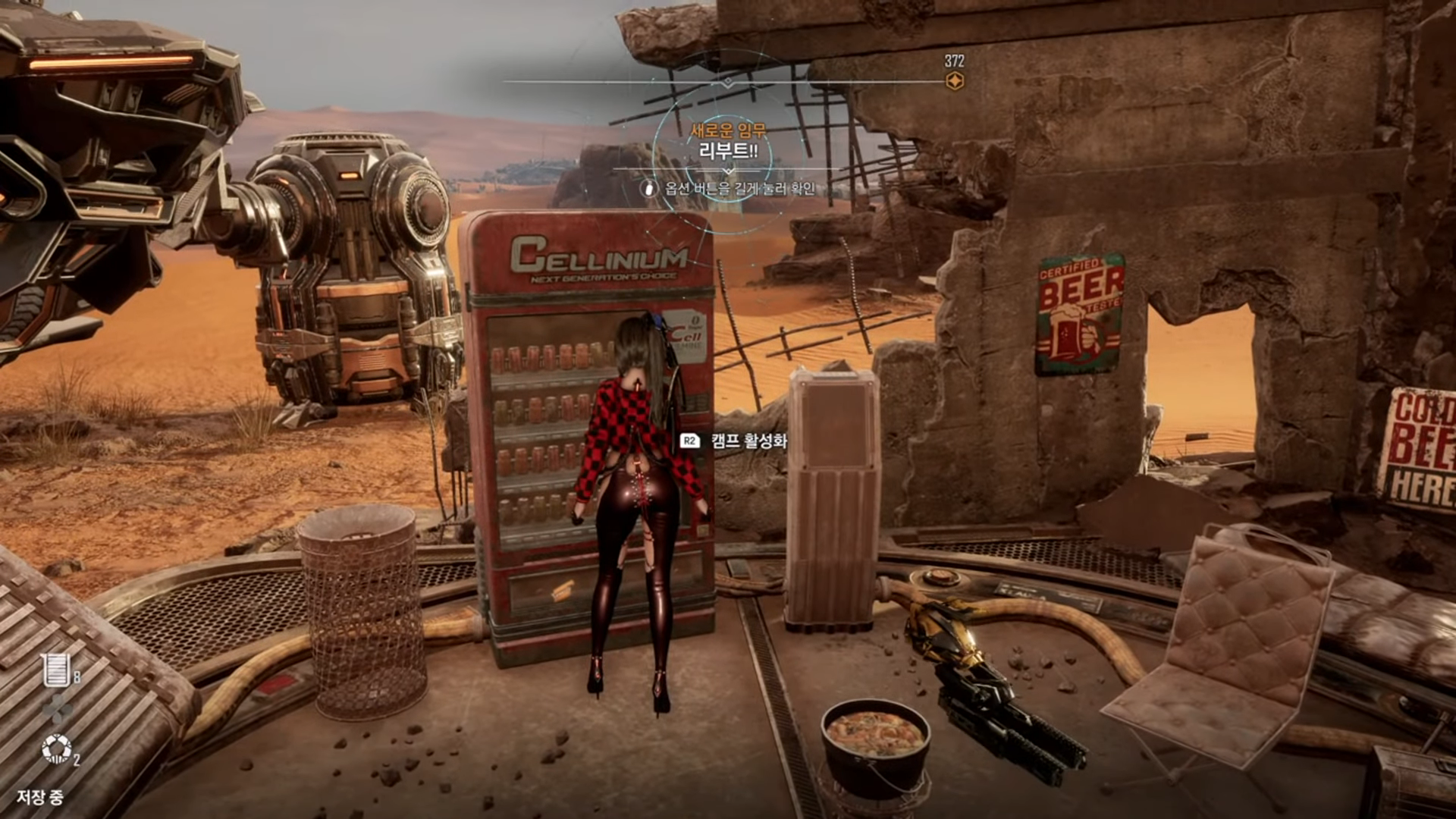The image size is (1456, 819).
Task: Choose the ring-shaped item icon showing 2
Action: coord(57,749)
